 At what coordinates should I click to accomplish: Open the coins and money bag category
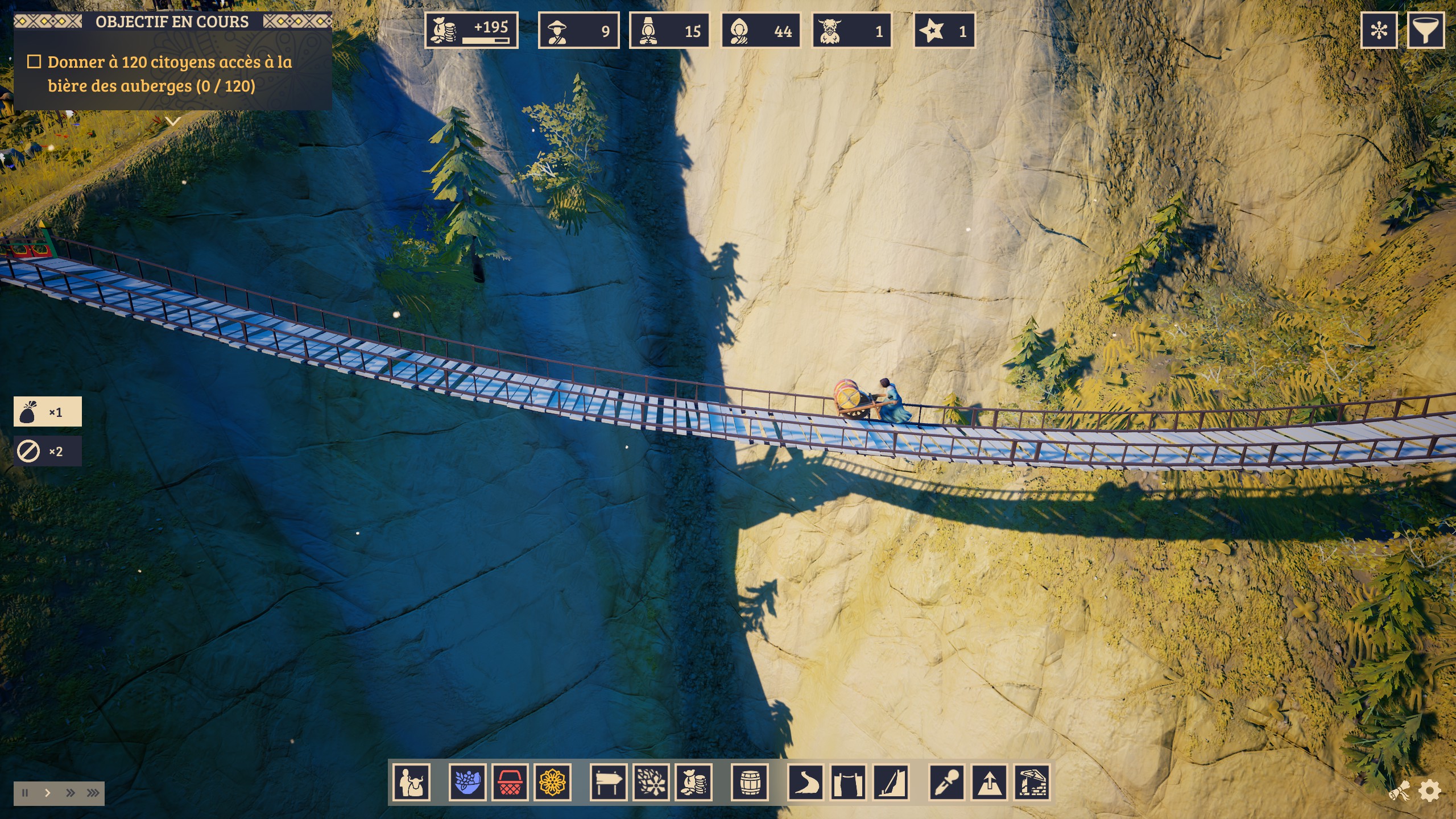693,783
